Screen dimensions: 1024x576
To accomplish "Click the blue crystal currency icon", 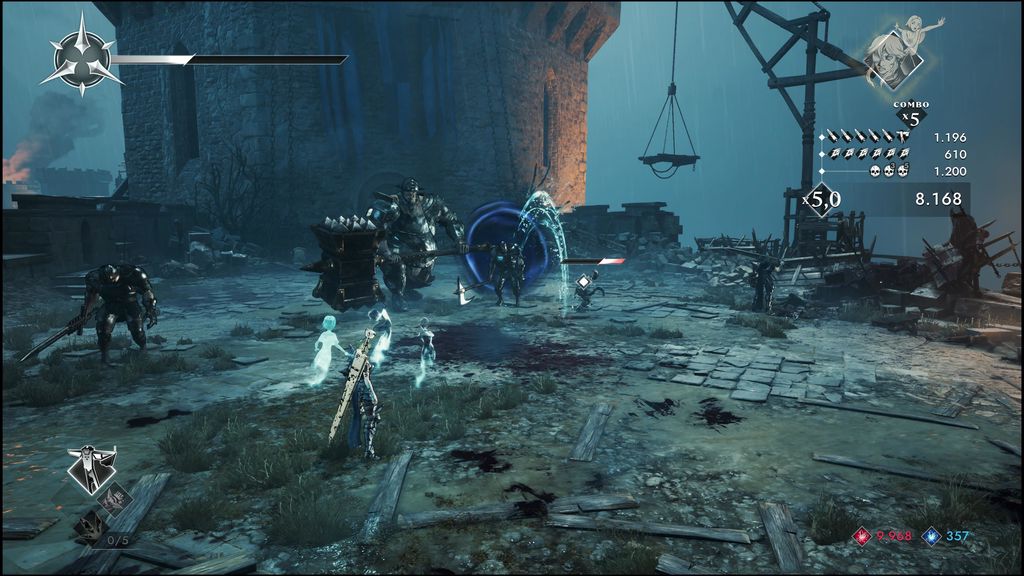I will (931, 537).
